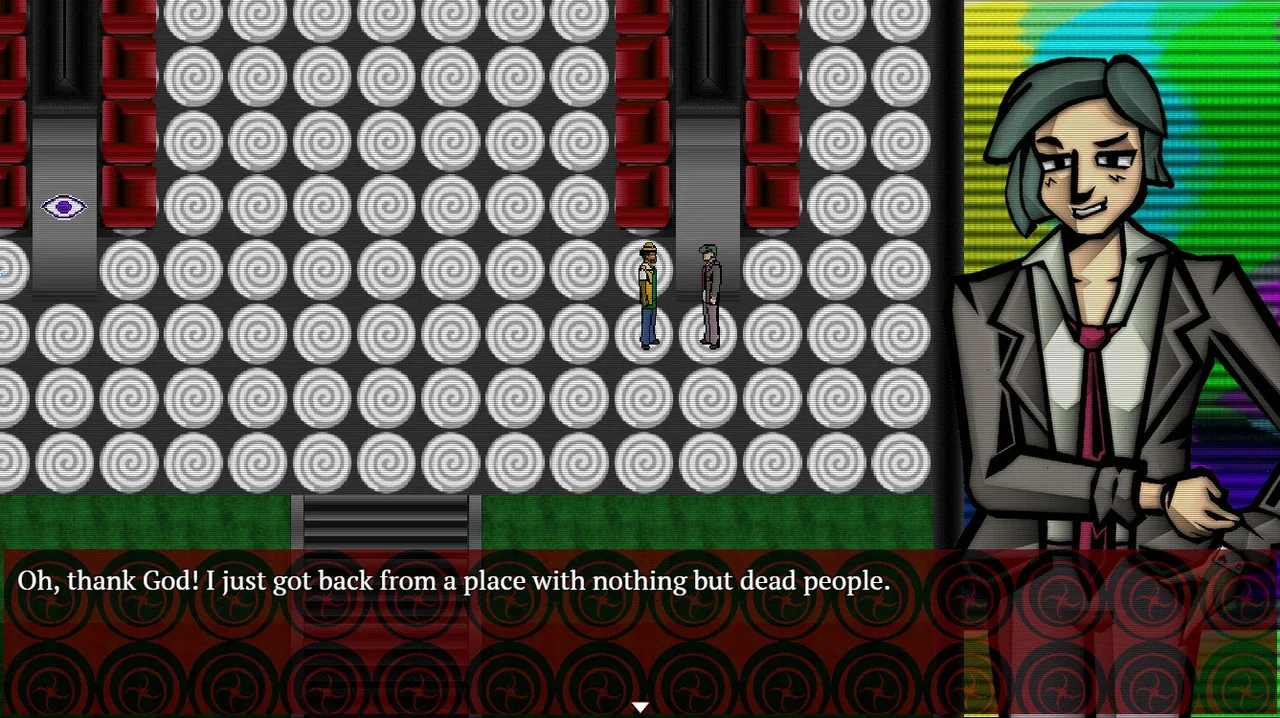Click the white dialogue continue arrow

coord(640,707)
